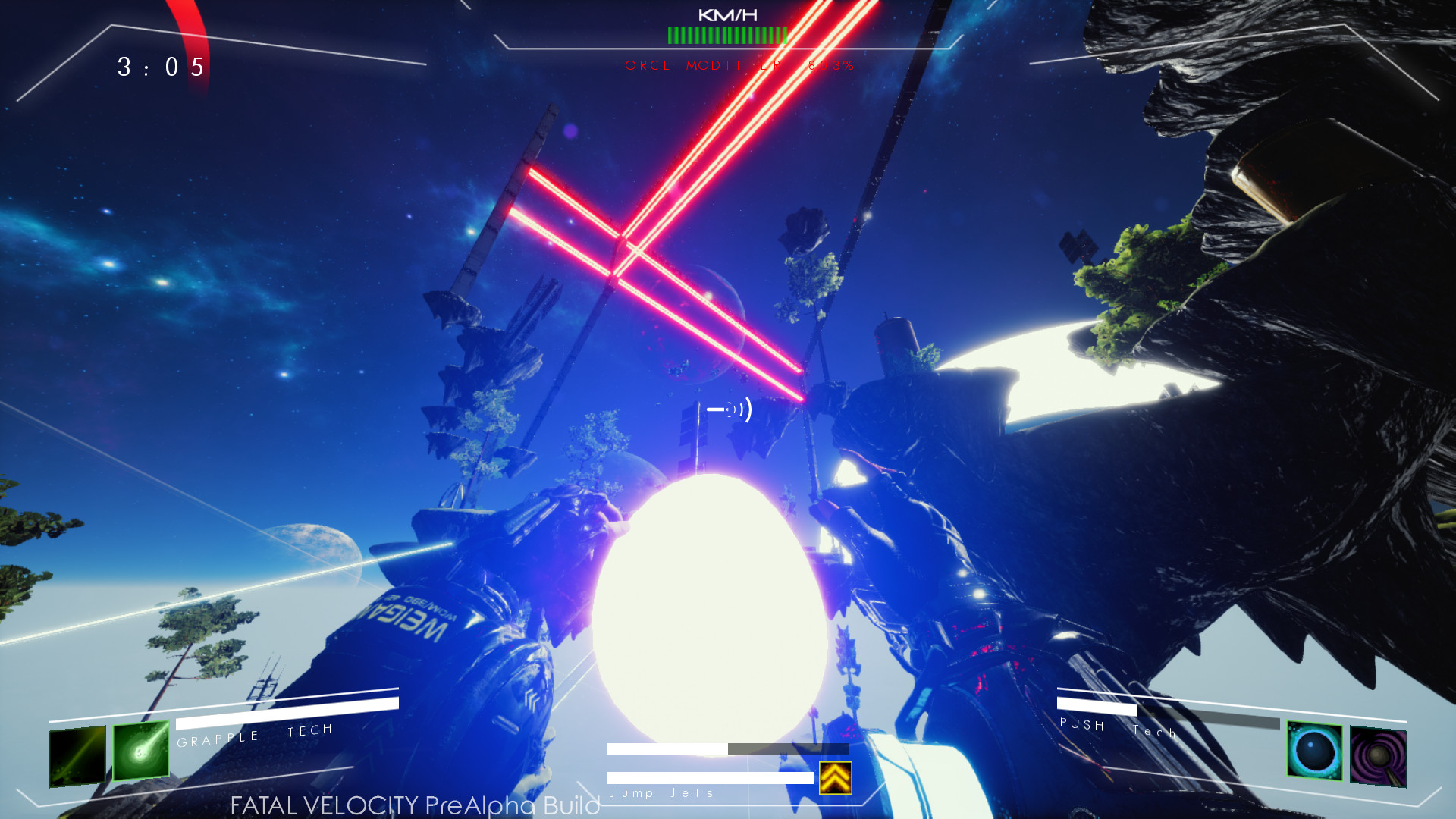The width and height of the screenshot is (1456, 819).
Task: Open the FORCE MODIFIER 803% readout
Action: (x=734, y=65)
